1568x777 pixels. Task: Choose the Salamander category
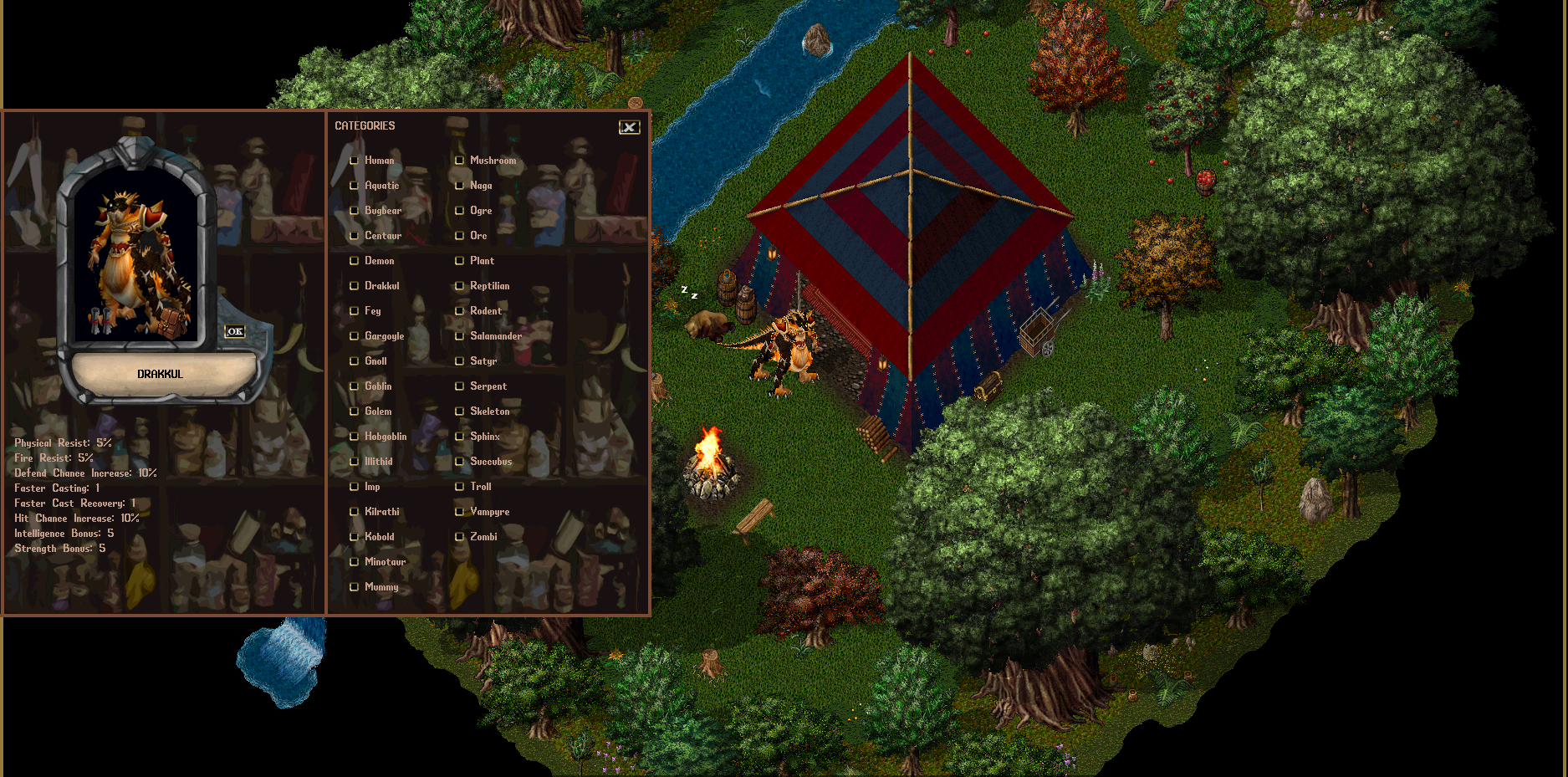tap(460, 336)
